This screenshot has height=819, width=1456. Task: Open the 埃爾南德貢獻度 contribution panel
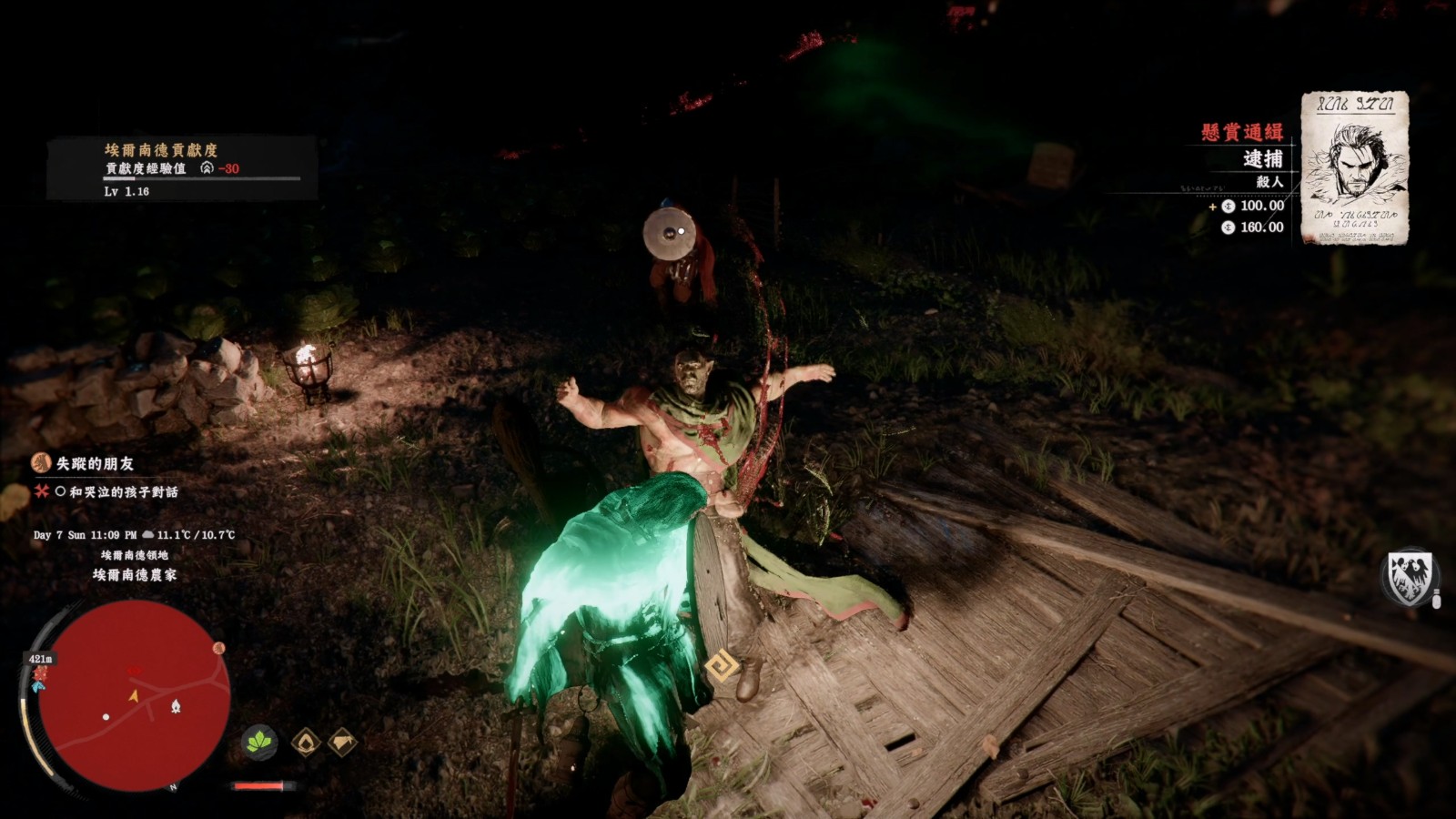point(160,149)
